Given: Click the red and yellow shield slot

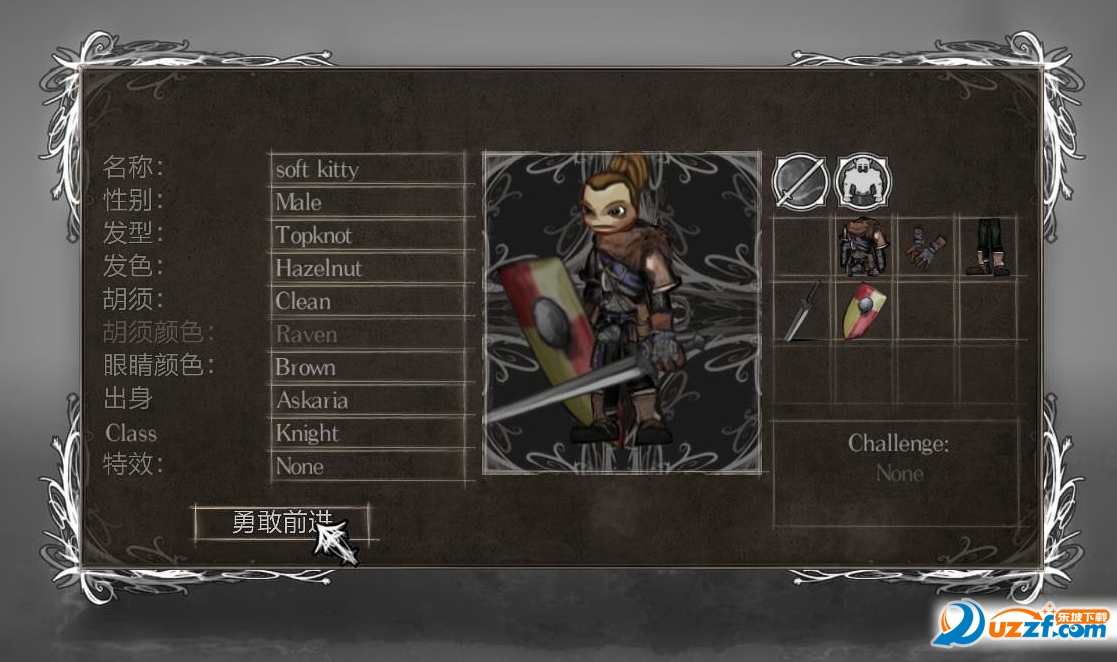Looking at the screenshot, I should pos(863,312).
